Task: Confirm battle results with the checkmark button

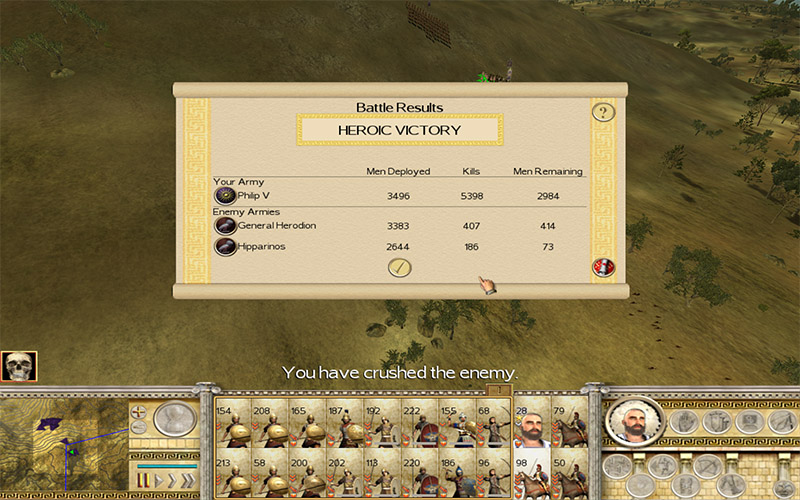Action: 400,267
